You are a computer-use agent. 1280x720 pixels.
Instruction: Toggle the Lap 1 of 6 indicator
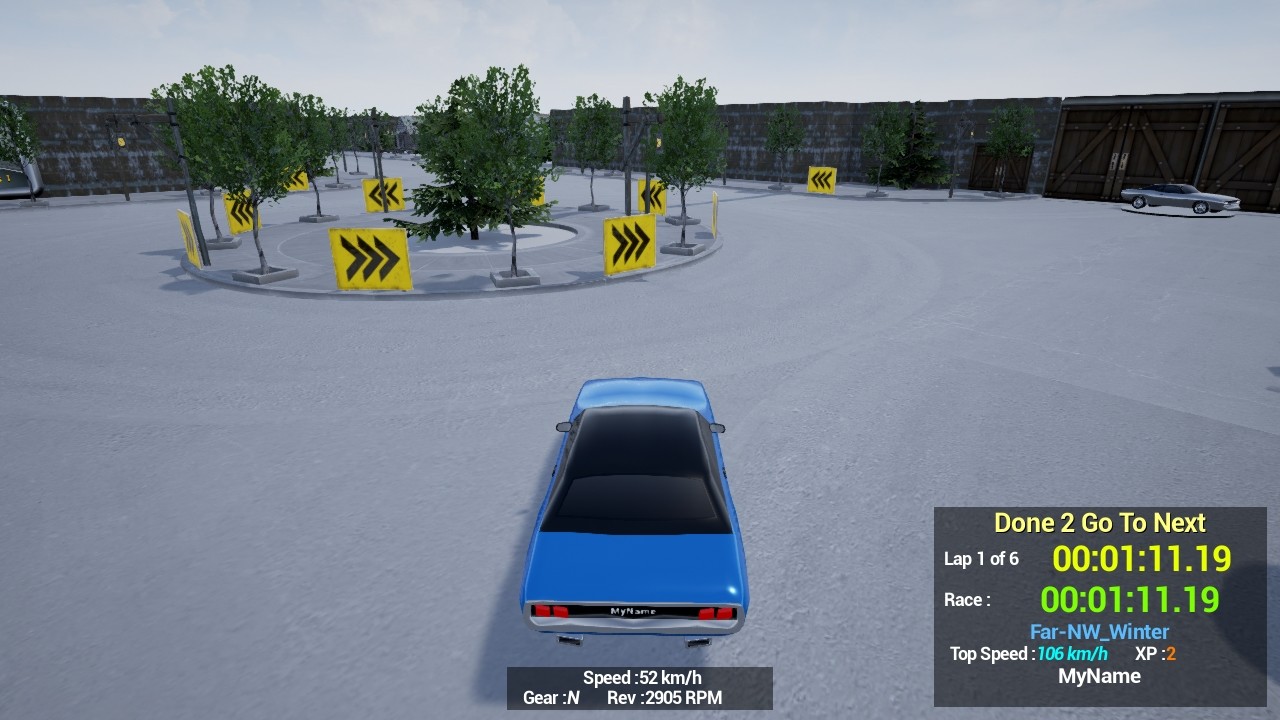click(x=984, y=560)
